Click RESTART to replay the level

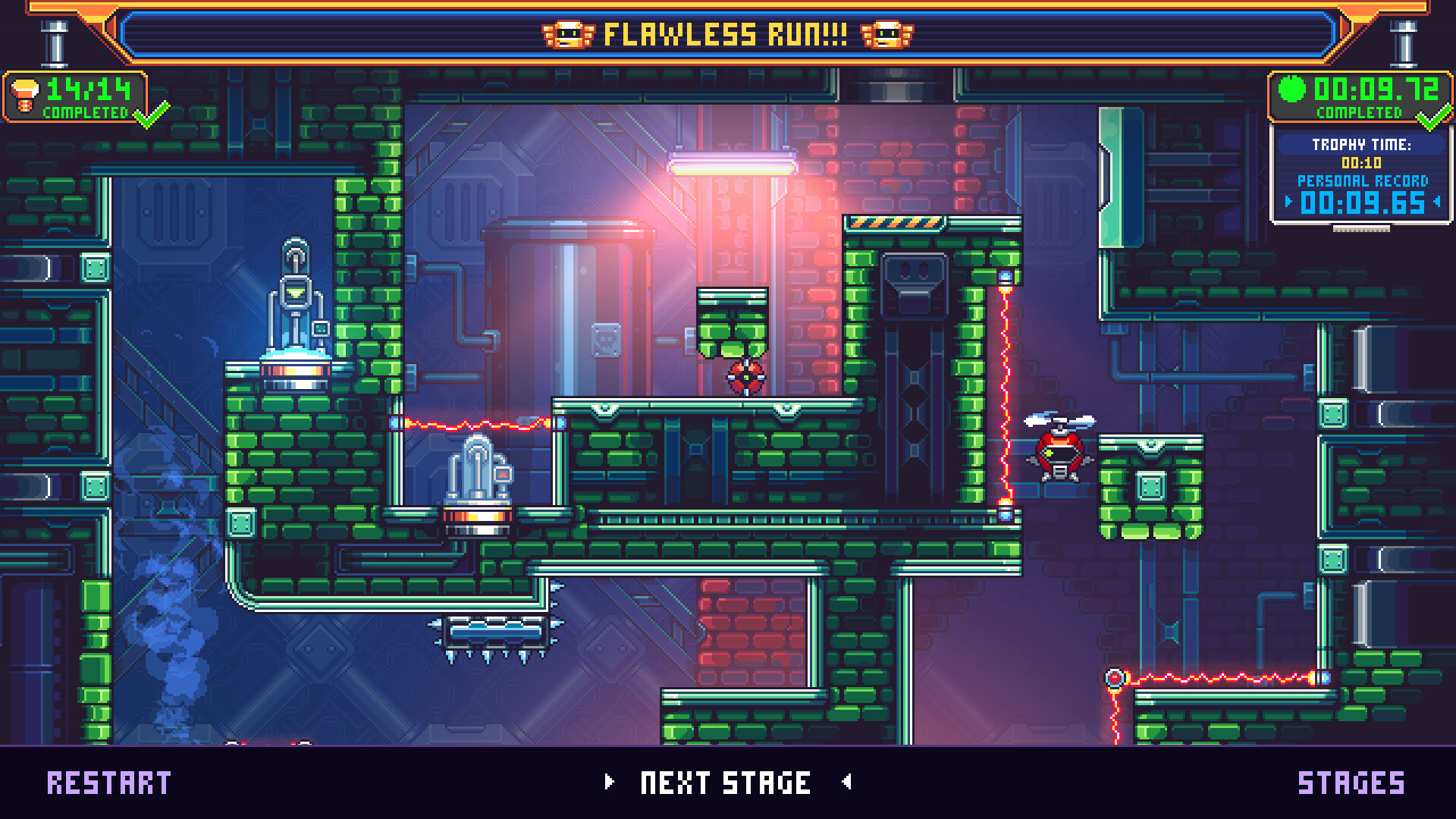[x=111, y=782]
